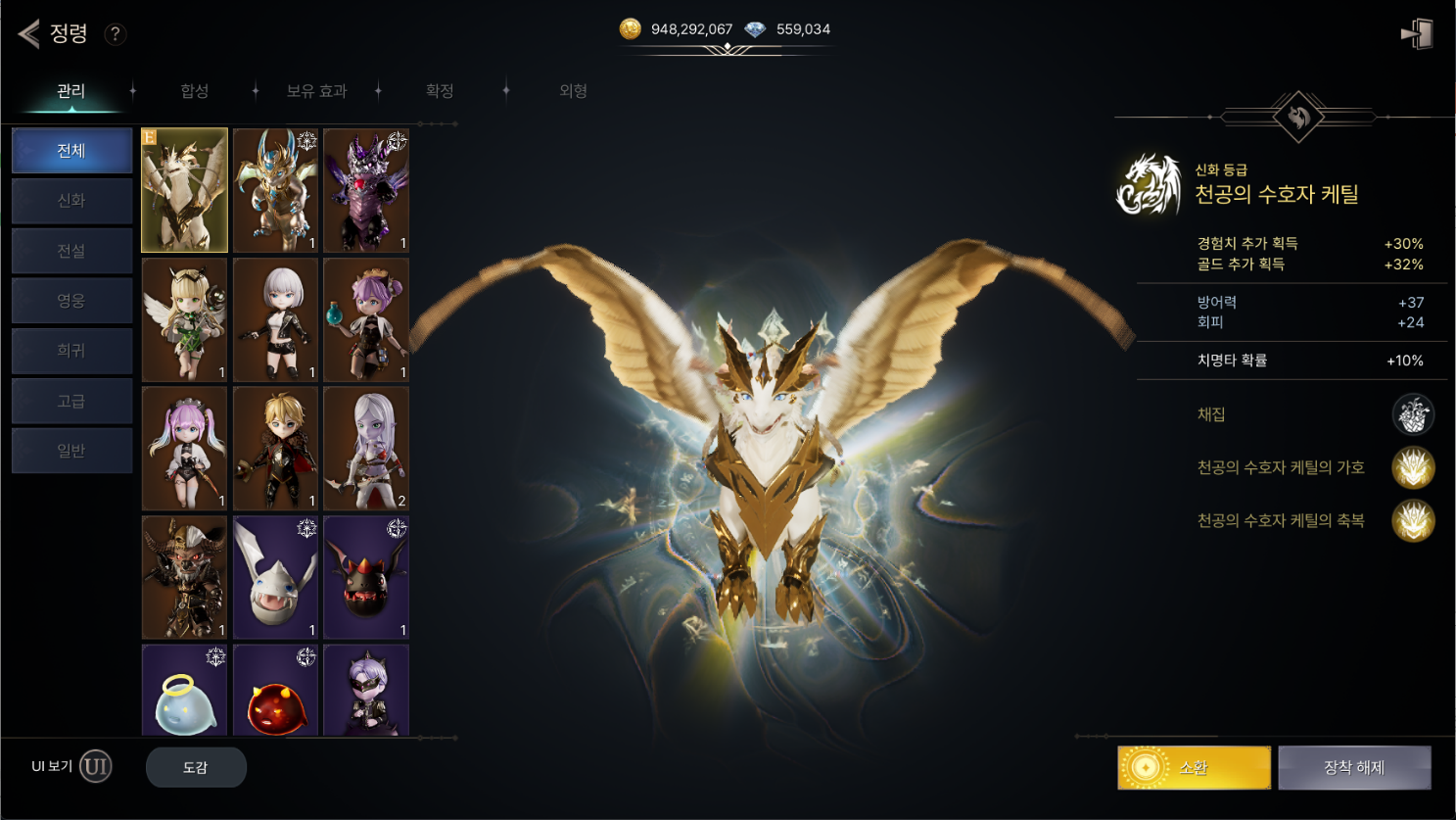1456x820 pixels.
Task: Pick the blonde angel girl spirit
Action: pyautogui.click(x=184, y=319)
